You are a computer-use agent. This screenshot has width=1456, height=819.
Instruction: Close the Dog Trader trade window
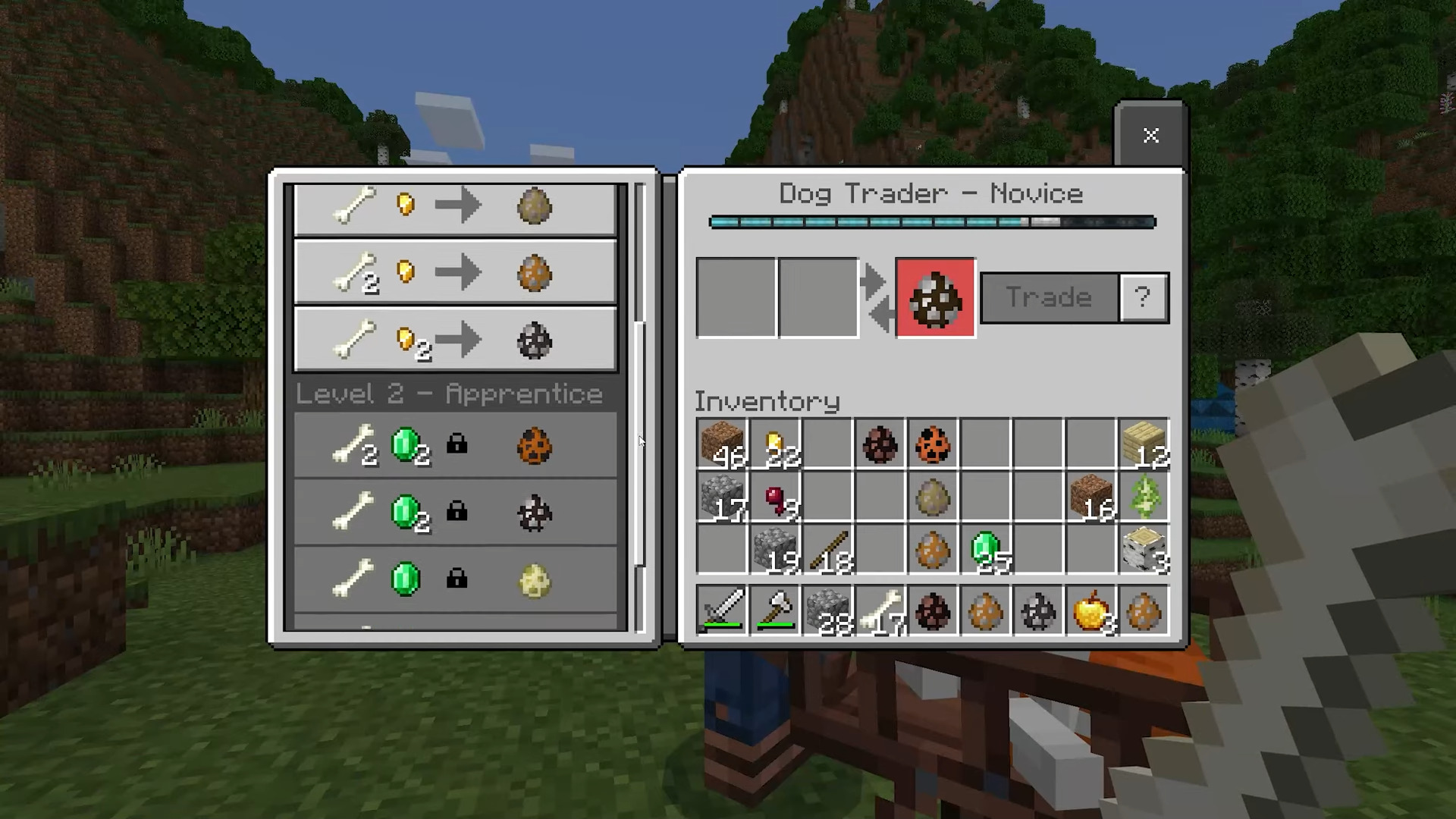[1150, 136]
